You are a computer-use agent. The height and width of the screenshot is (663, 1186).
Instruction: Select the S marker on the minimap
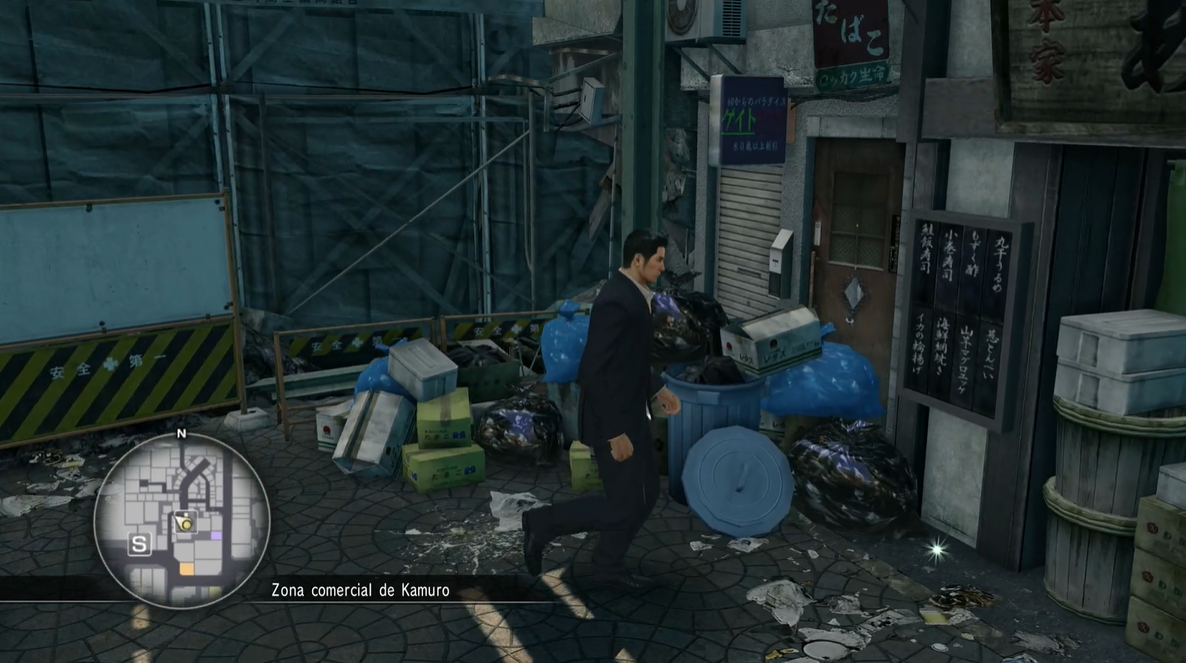pyautogui.click(x=139, y=544)
